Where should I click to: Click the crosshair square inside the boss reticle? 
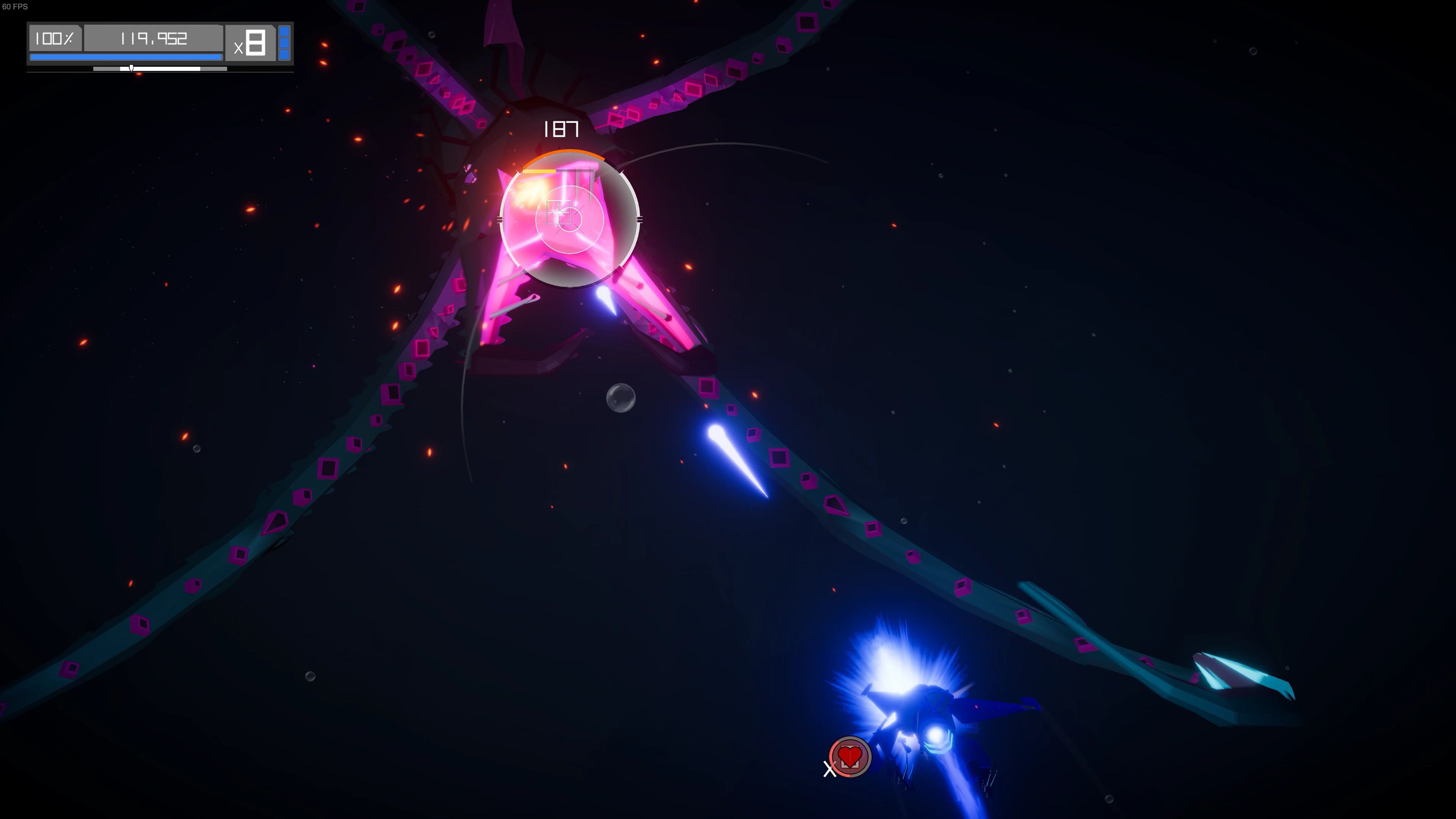tap(559, 213)
